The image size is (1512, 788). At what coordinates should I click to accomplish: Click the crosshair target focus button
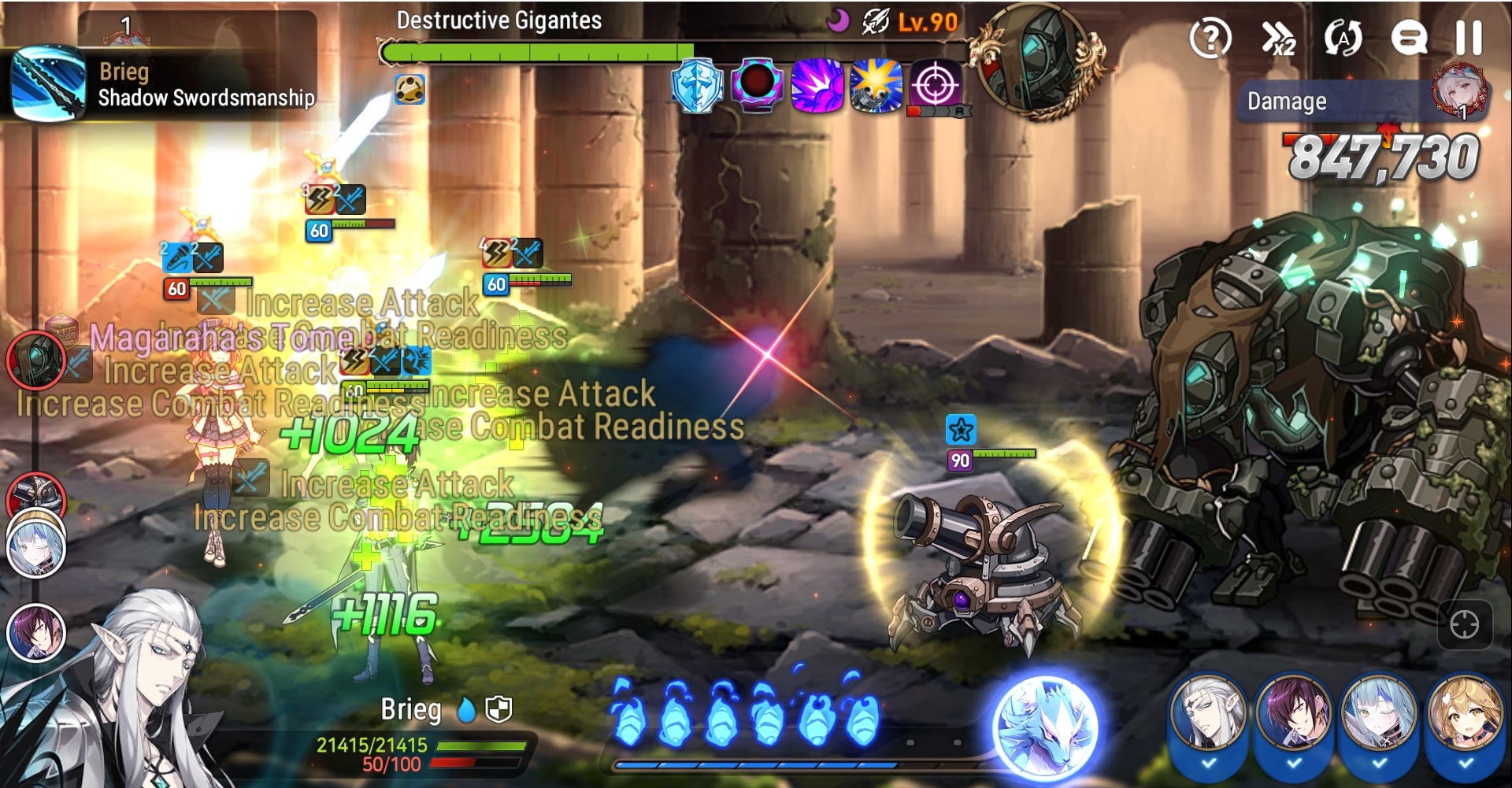coord(1464,625)
